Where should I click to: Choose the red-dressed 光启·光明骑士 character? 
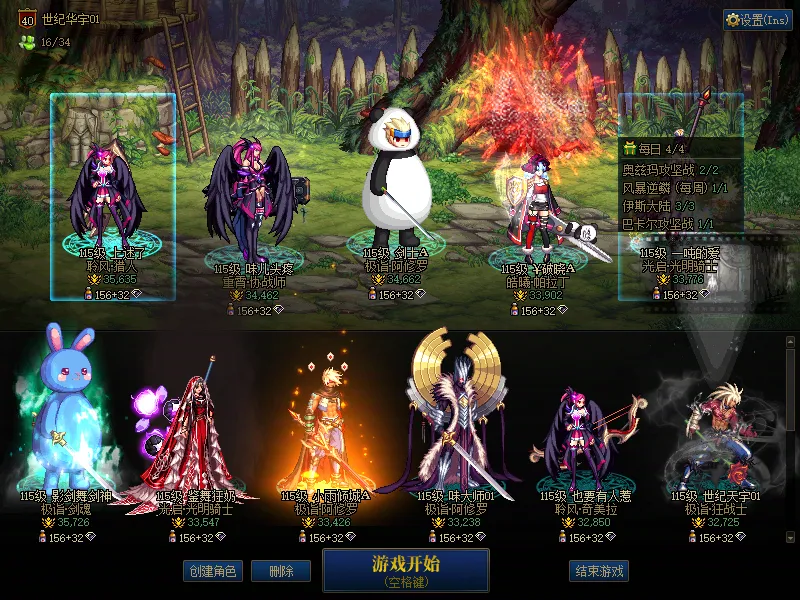pos(192,430)
